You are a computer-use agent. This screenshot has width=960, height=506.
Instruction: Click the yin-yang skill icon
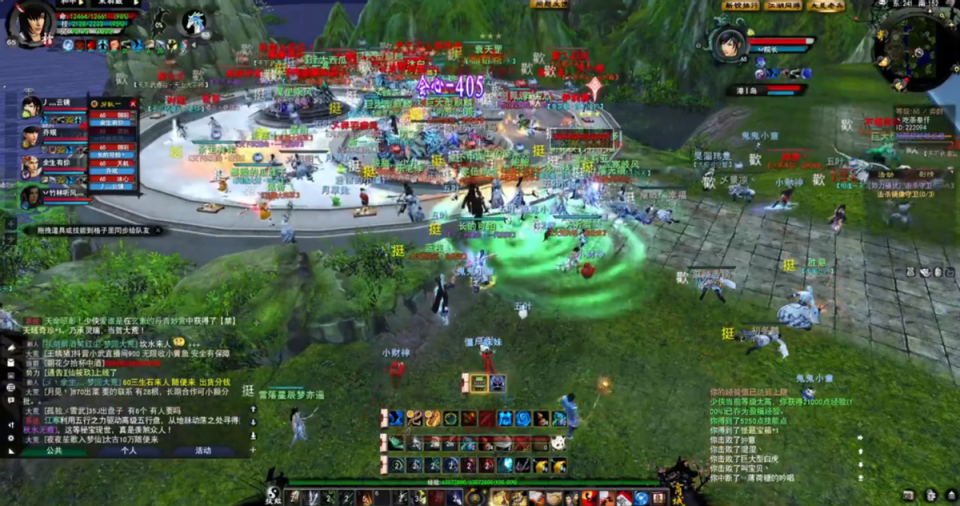452,418
